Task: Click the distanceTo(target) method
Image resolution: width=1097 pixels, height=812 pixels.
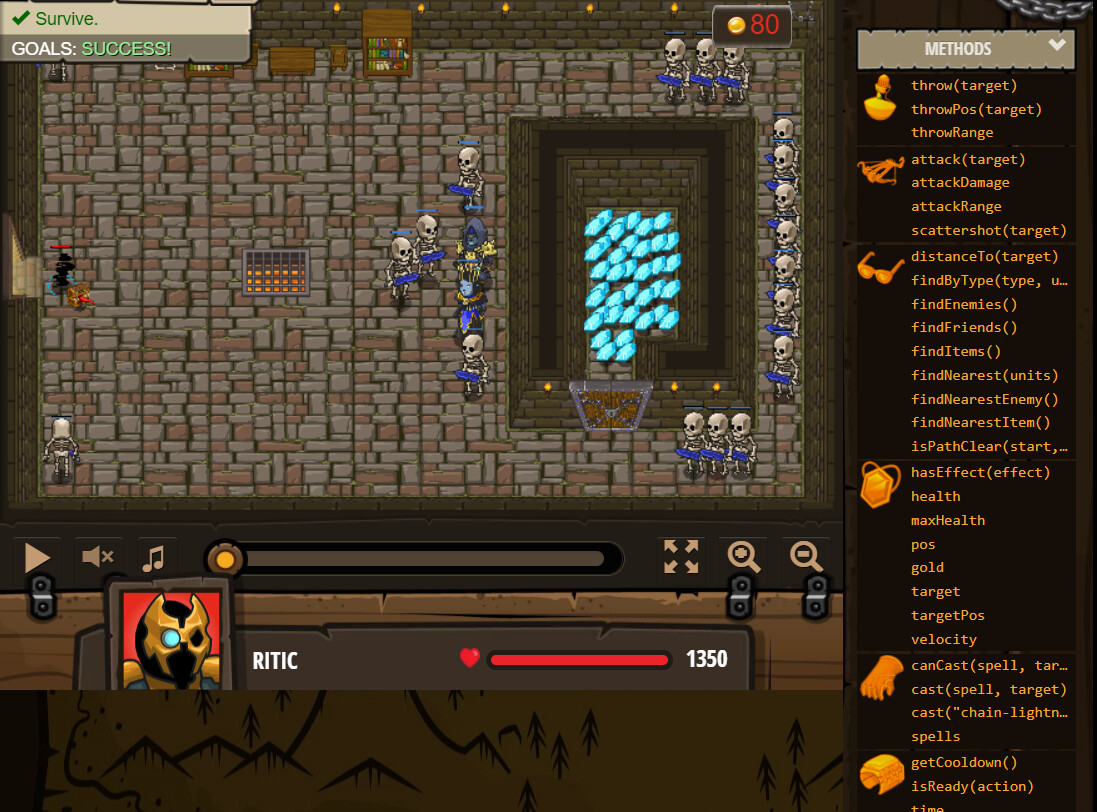Action: tap(984, 257)
